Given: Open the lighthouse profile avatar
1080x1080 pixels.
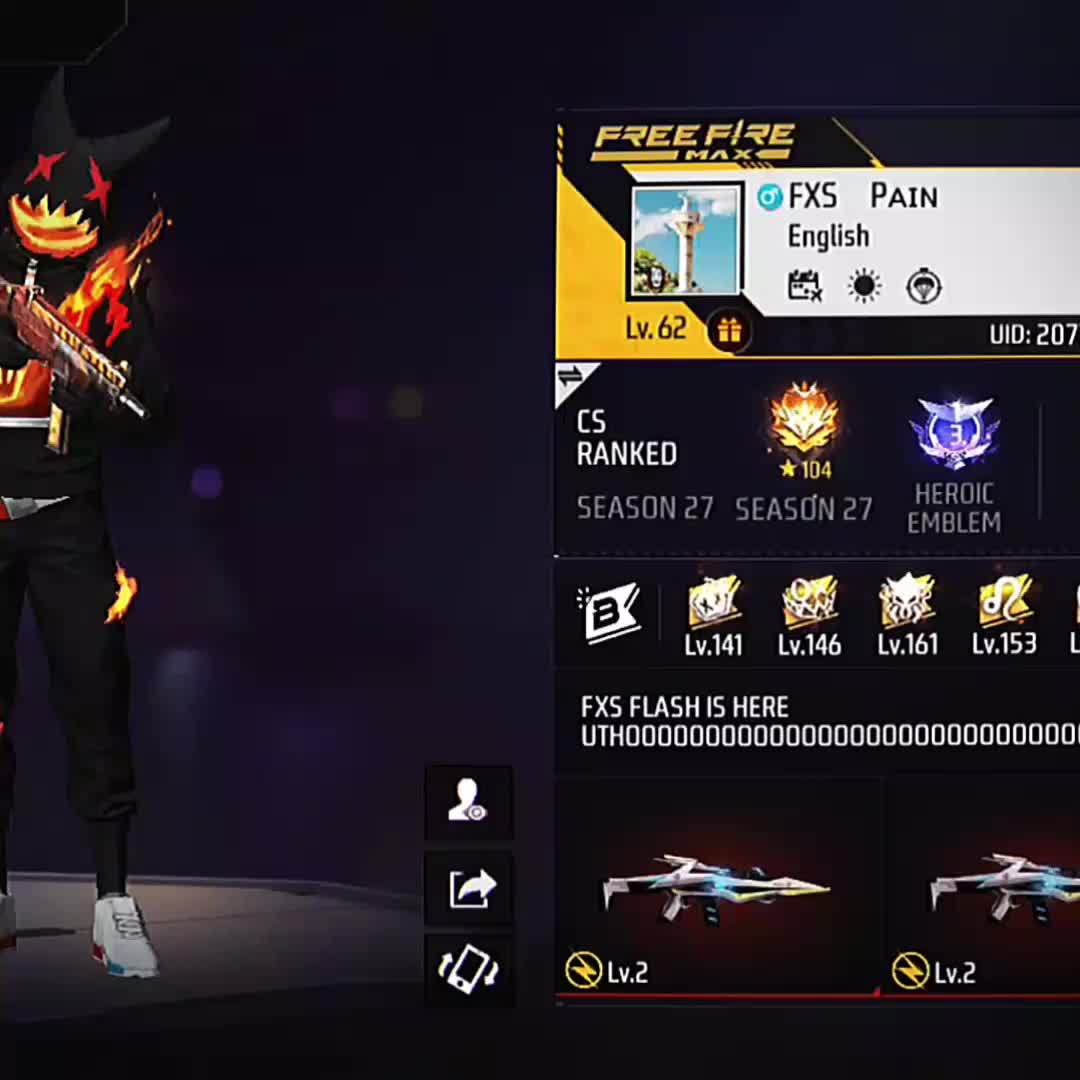Looking at the screenshot, I should click(686, 240).
